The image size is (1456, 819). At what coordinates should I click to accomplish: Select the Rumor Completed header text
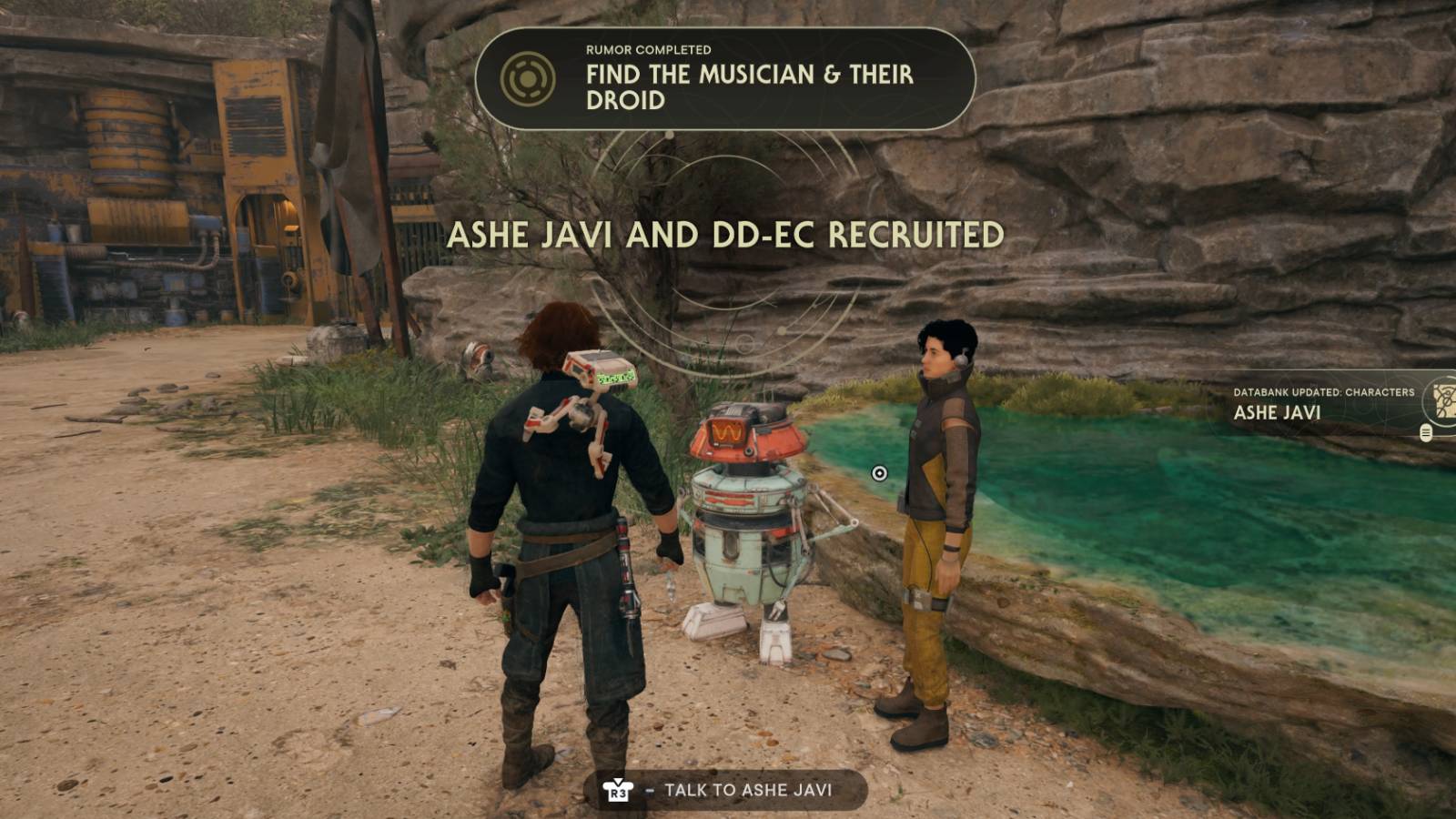coord(648,52)
